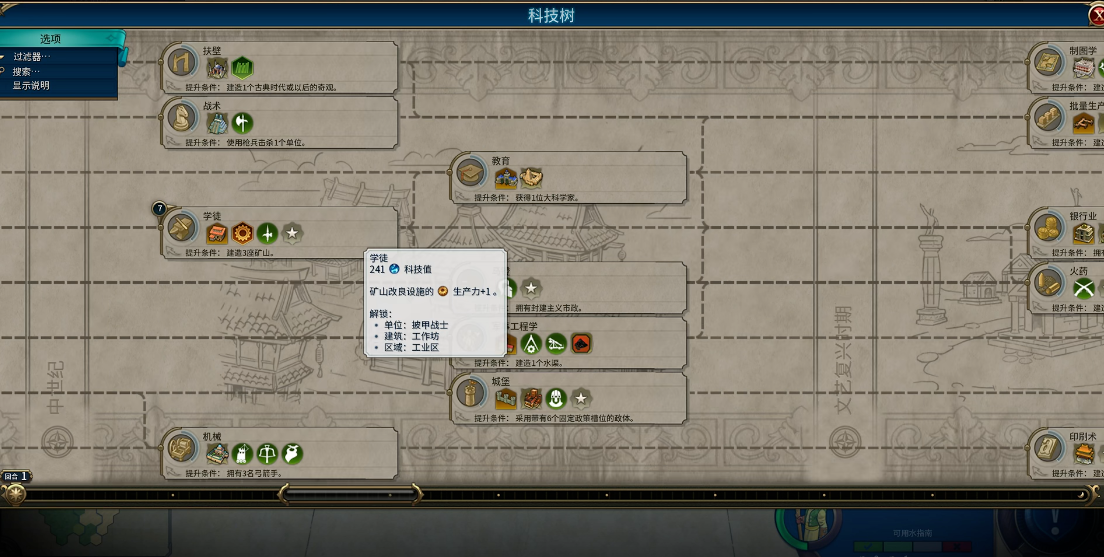Choose the 战术 technology to research

click(x=181, y=118)
